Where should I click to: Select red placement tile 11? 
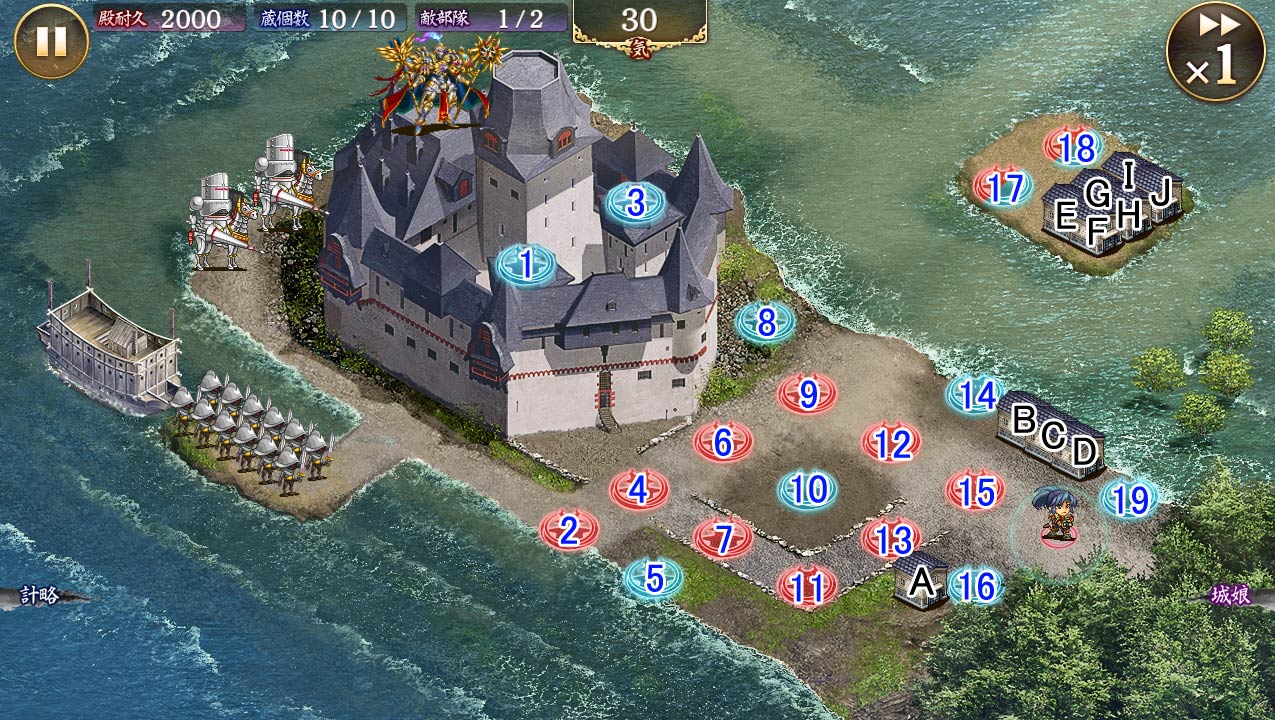(807, 587)
